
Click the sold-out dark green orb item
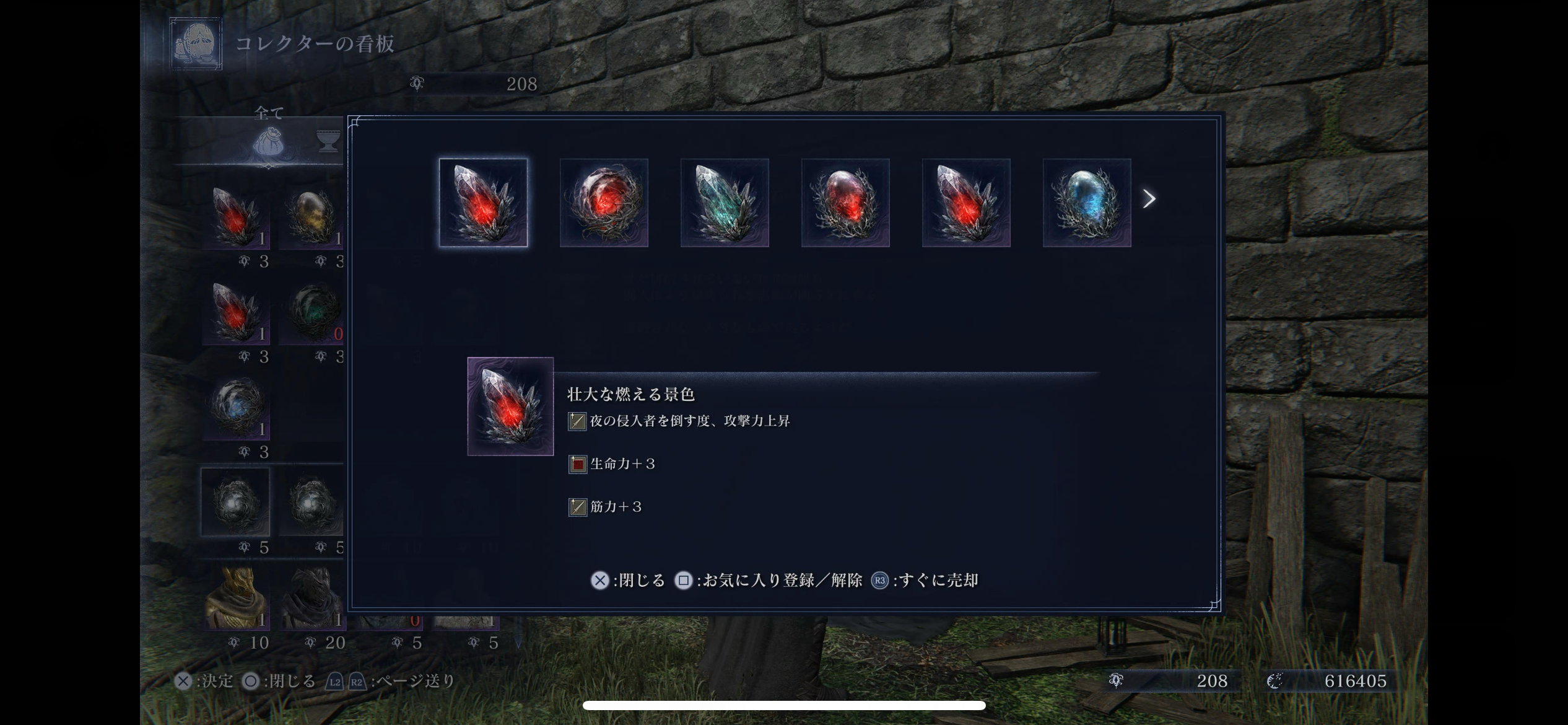tap(313, 312)
